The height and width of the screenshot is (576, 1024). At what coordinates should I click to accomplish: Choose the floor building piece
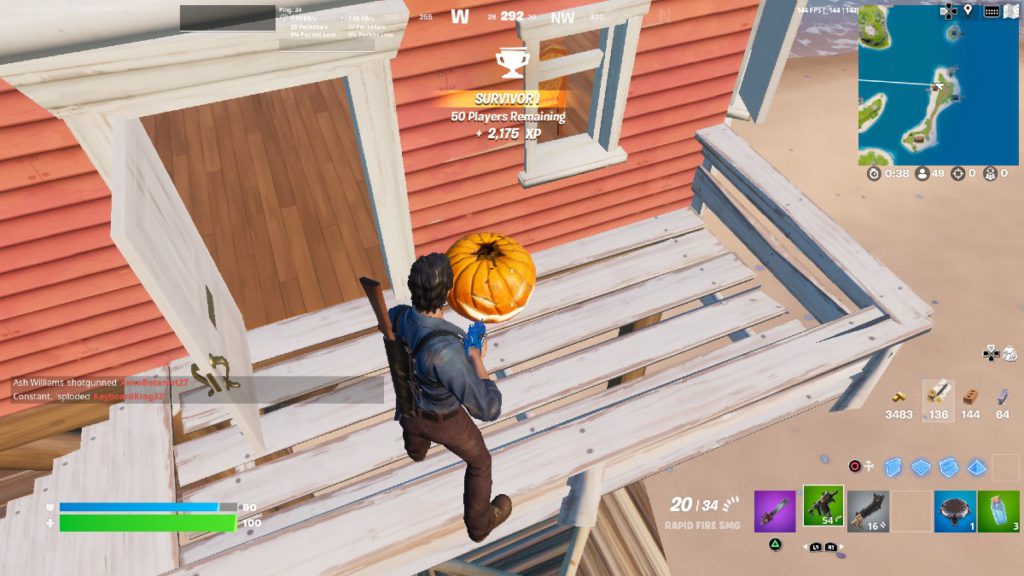[x=920, y=467]
